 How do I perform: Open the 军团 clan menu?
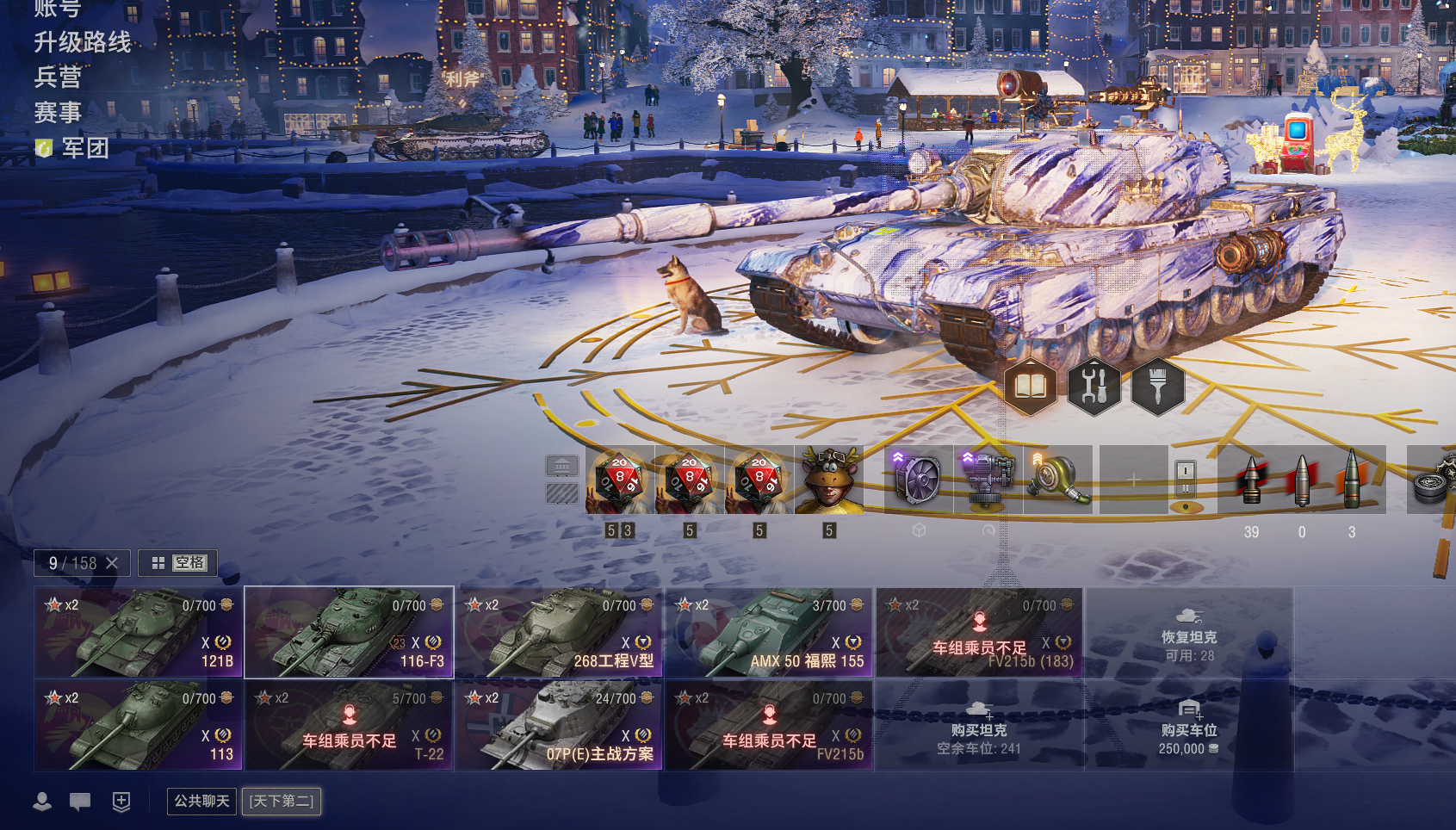coord(84,148)
